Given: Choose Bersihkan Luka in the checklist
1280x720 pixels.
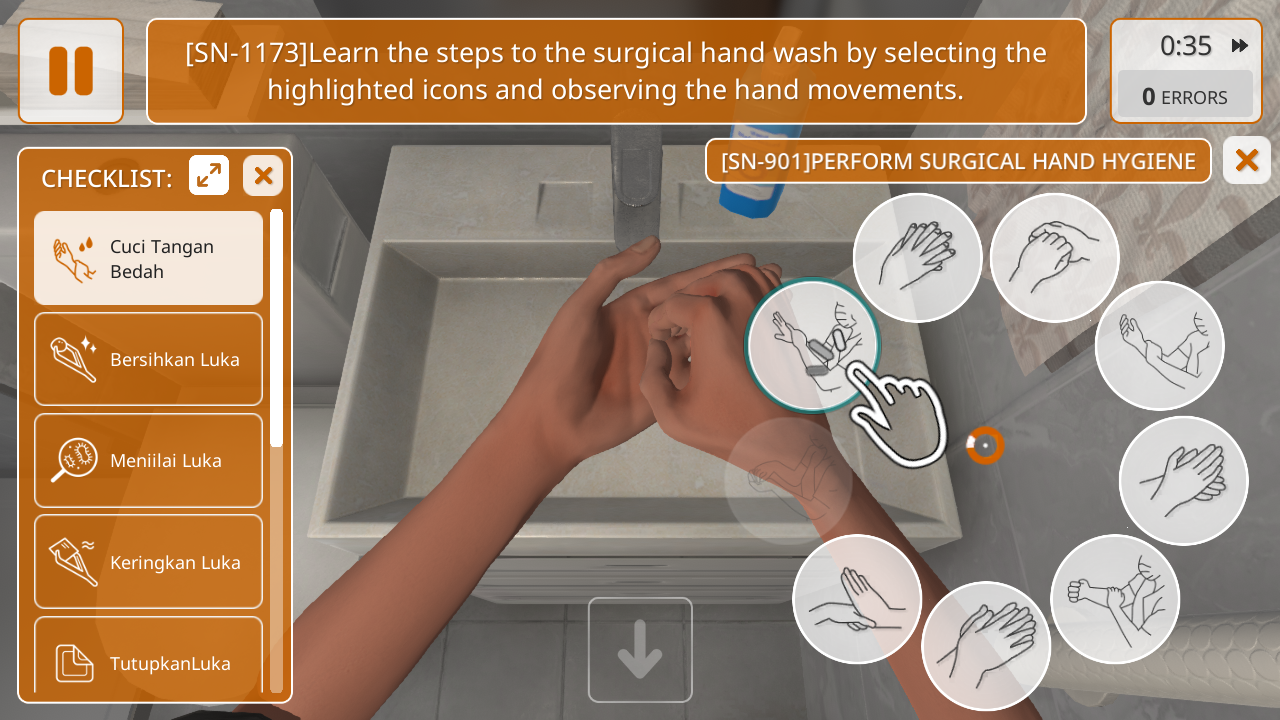Looking at the screenshot, I should 149,359.
